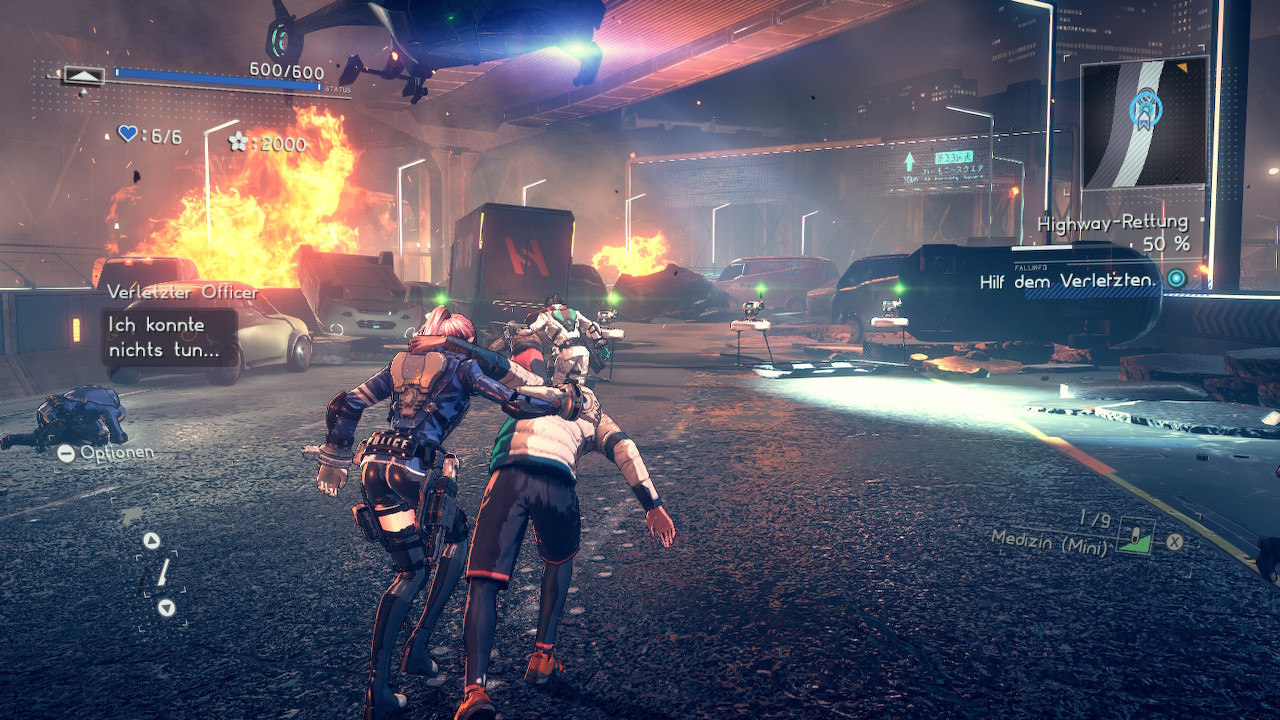The width and height of the screenshot is (1280, 720).
Task: Click the down arrow of the weapon selector
Action: 166,607
